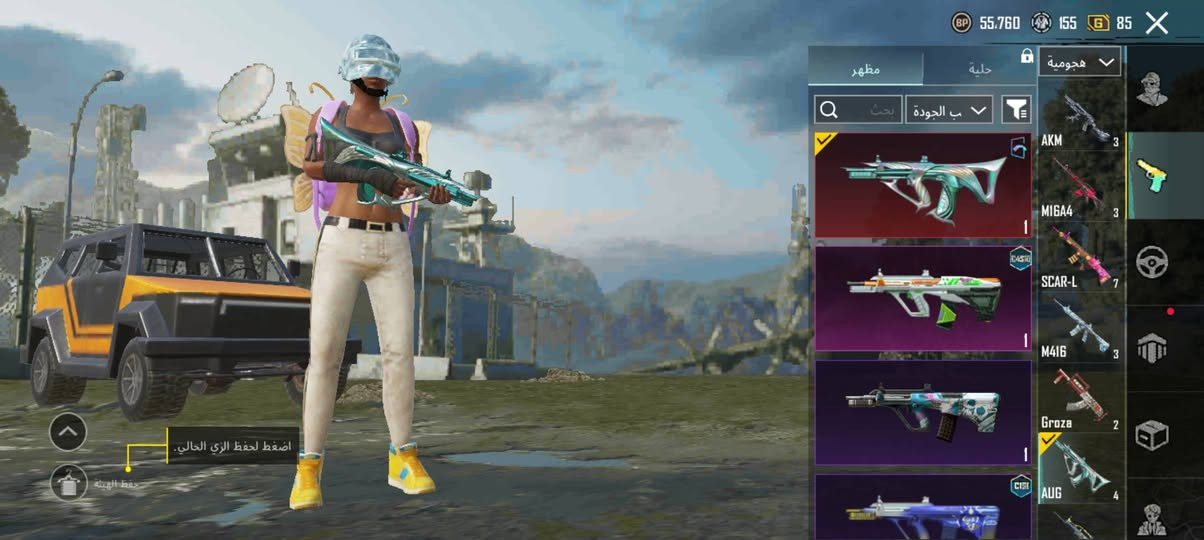Choose the SCAR-L weapon entry
1204x540 pixels.
coord(1082,258)
